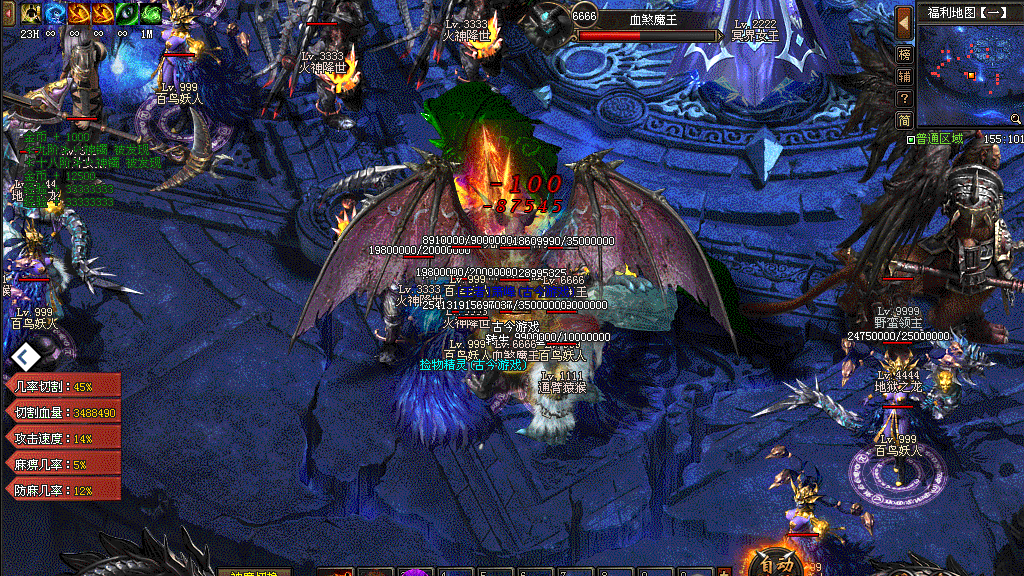Screen dimensions: 1024x576
Task: Toggle the 简 simplified mode button
Action: pos(904,120)
